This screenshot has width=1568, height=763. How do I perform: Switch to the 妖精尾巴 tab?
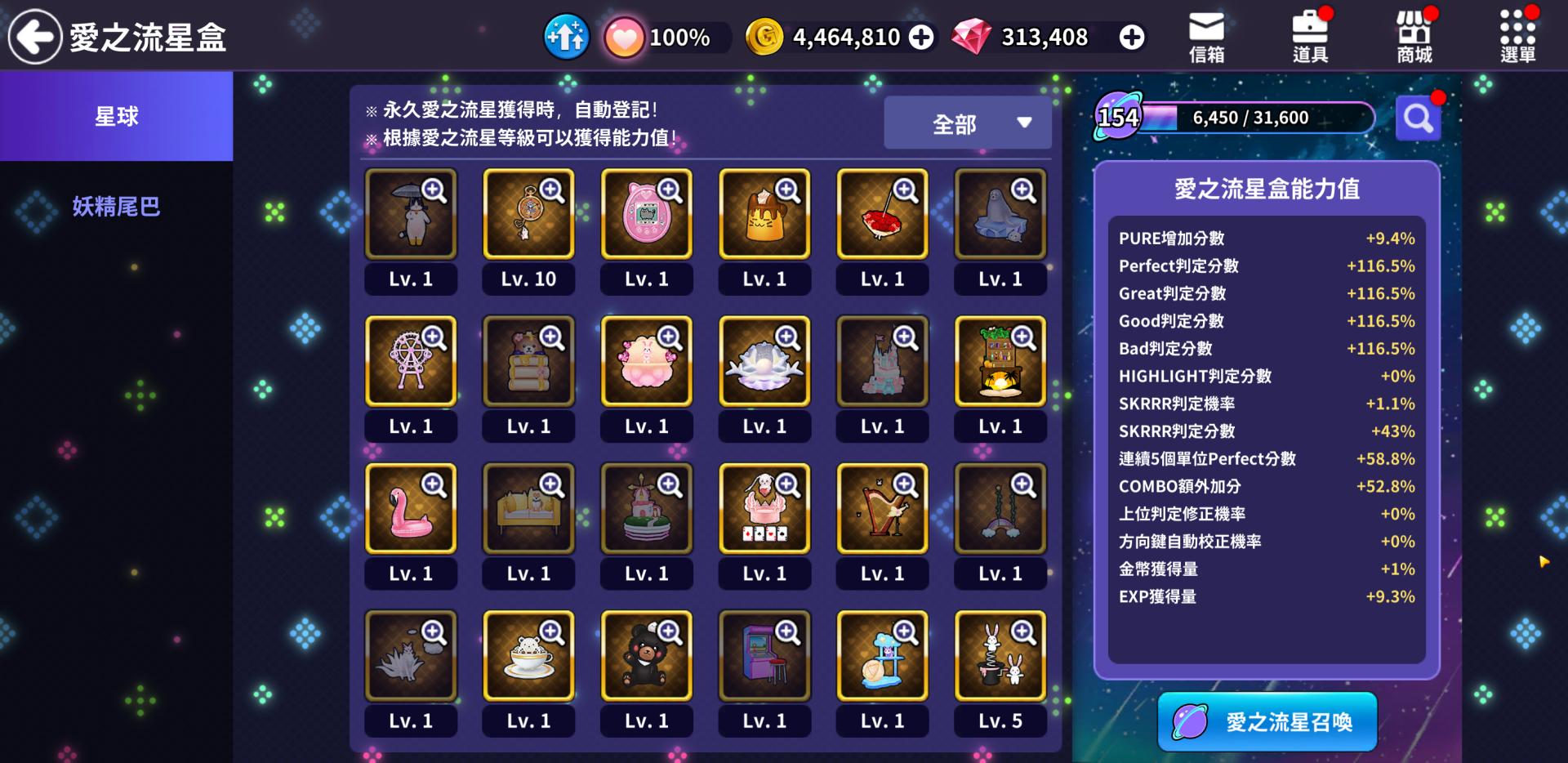click(x=116, y=207)
